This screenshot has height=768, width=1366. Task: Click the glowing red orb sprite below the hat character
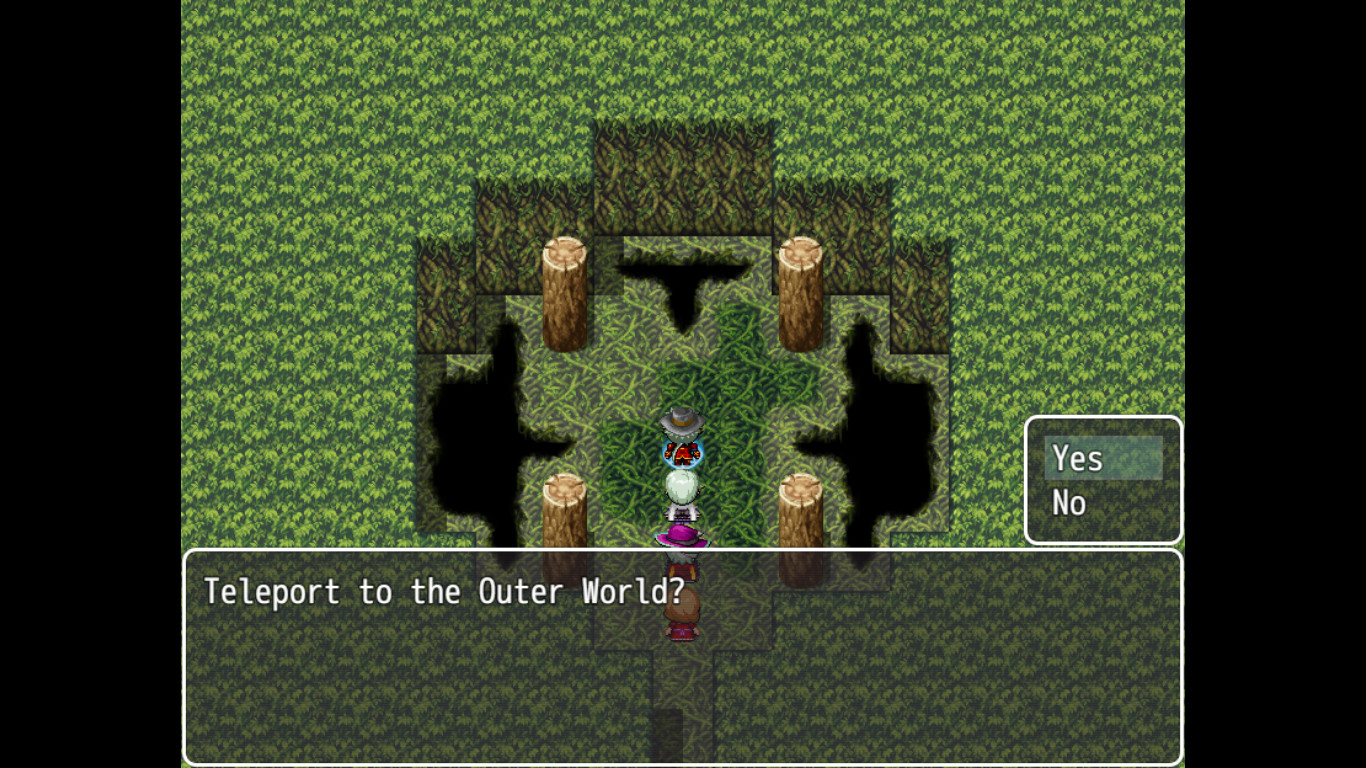pyautogui.click(x=681, y=455)
